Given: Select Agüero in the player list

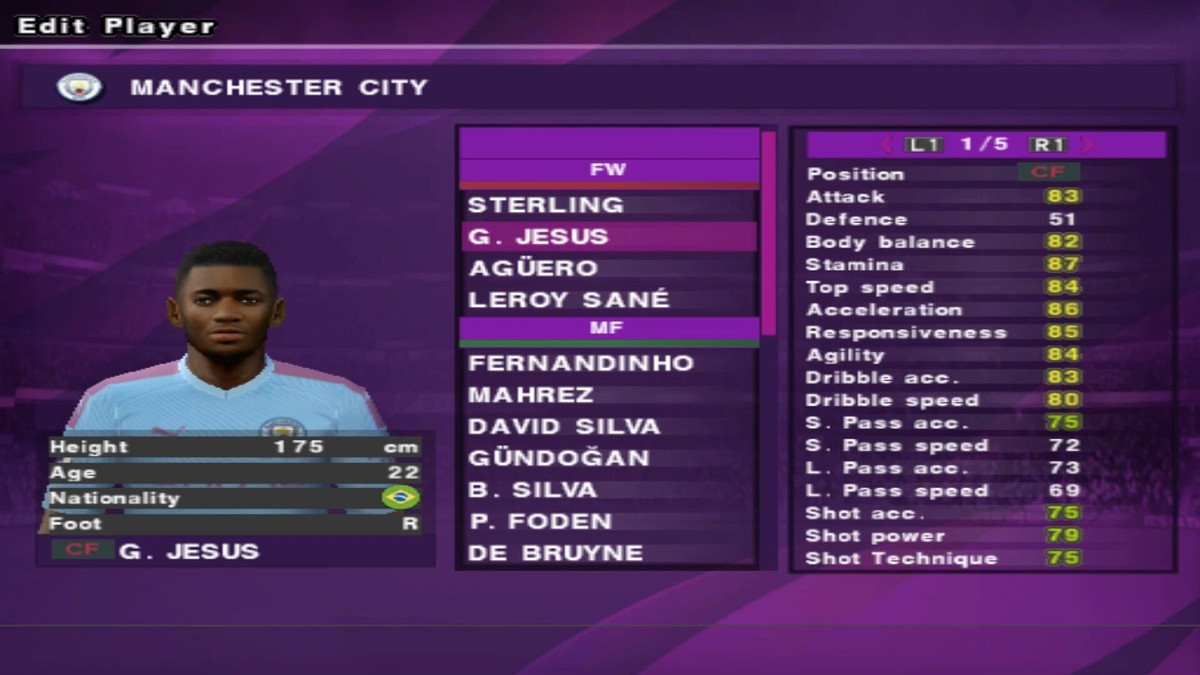Looking at the screenshot, I should [533, 268].
